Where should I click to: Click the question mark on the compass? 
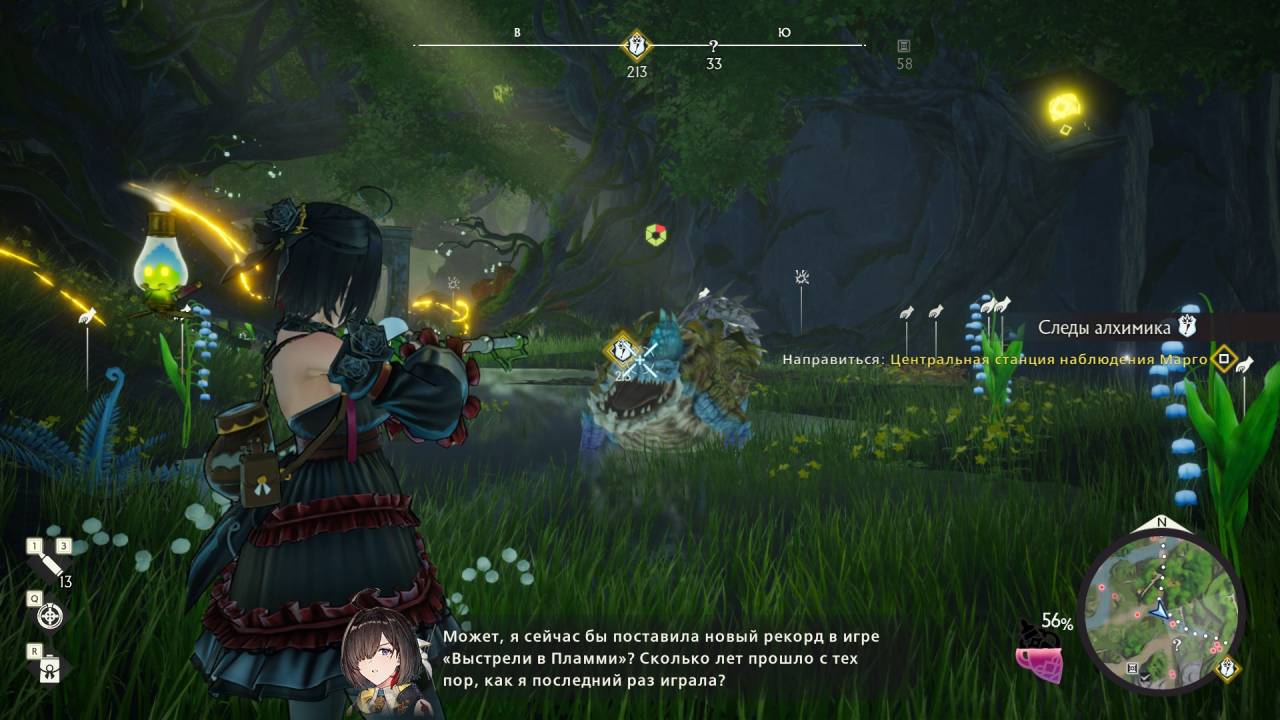point(713,46)
